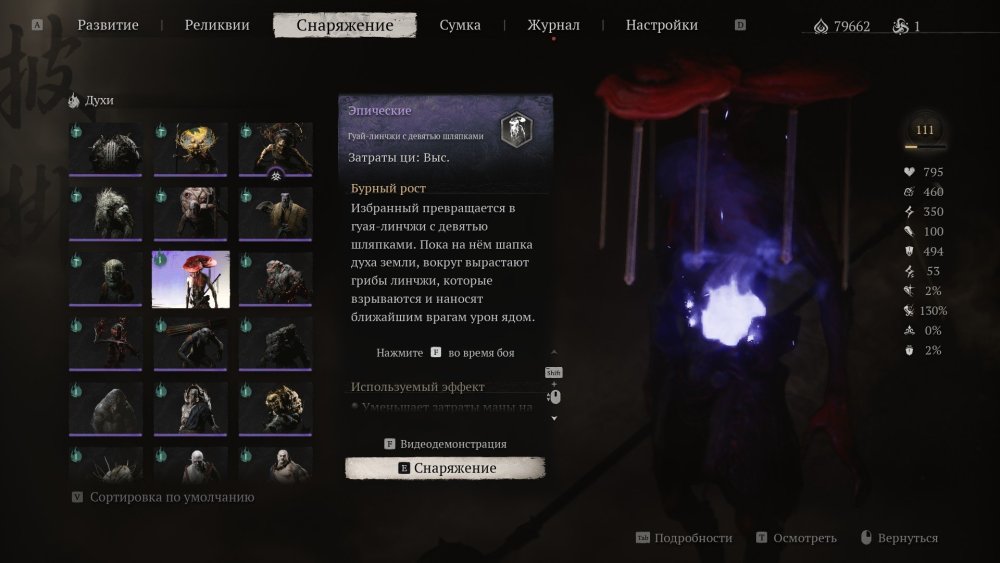Screen dimensions: 1000x563
Task: Switch to the Настройки tab
Action: 662,25
